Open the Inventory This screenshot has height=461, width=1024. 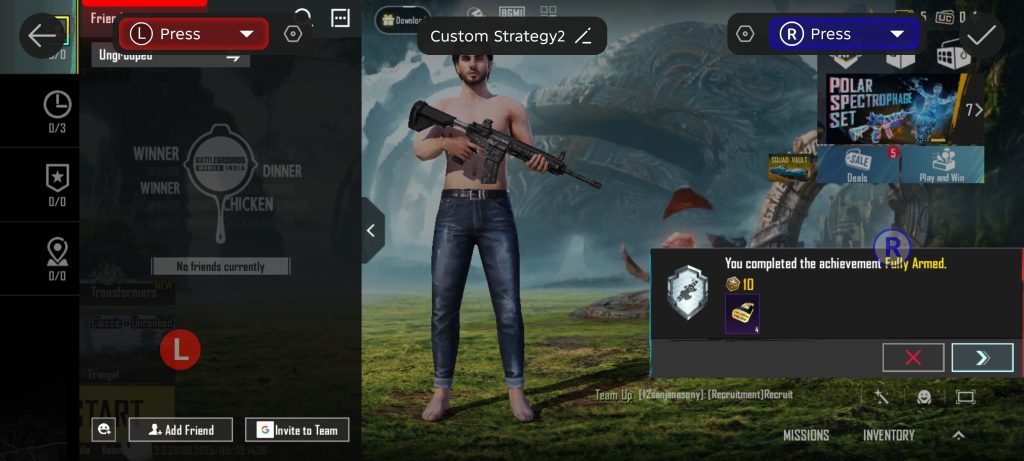point(889,435)
